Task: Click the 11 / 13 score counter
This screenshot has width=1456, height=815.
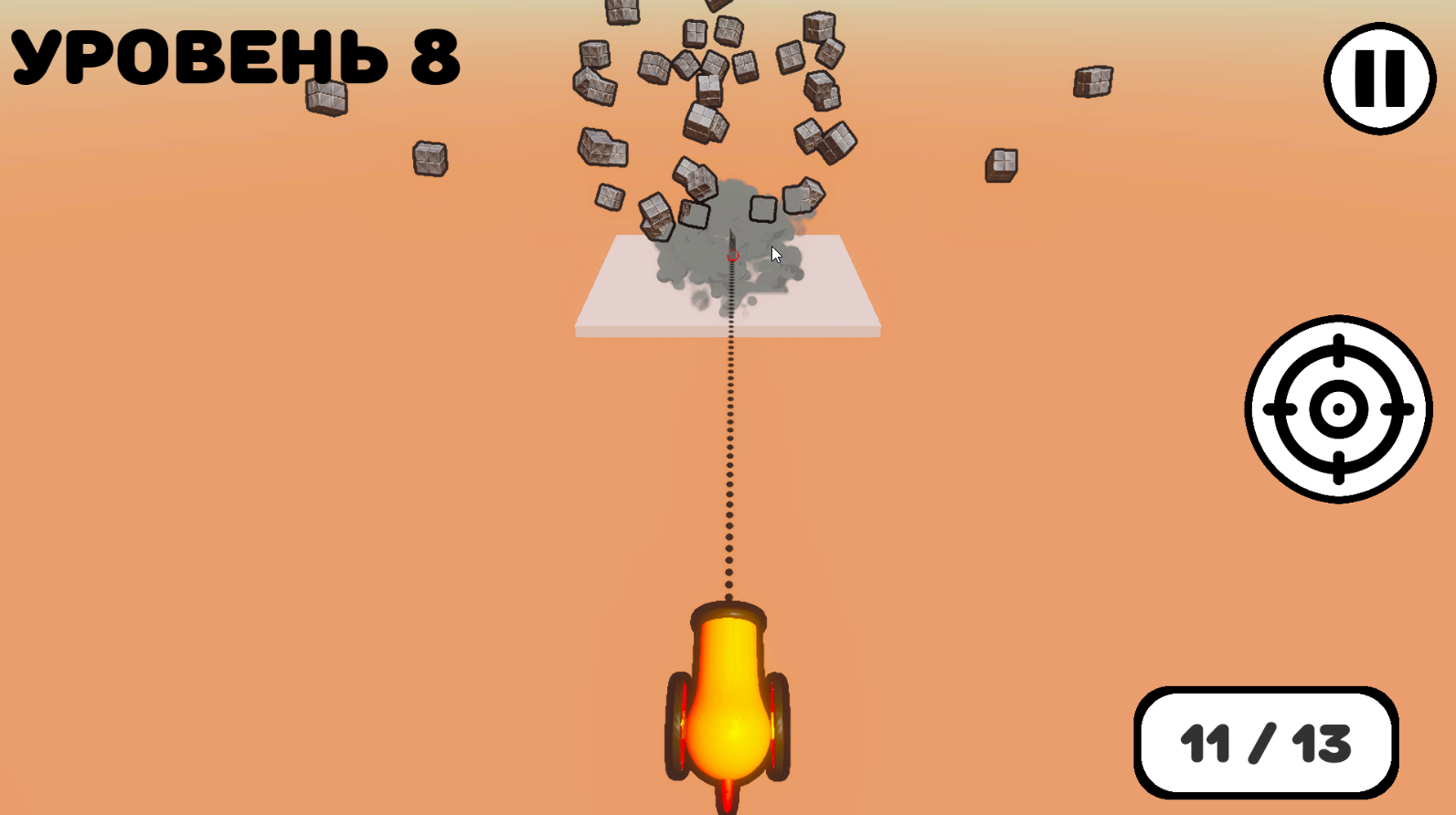Action: click(x=1265, y=743)
